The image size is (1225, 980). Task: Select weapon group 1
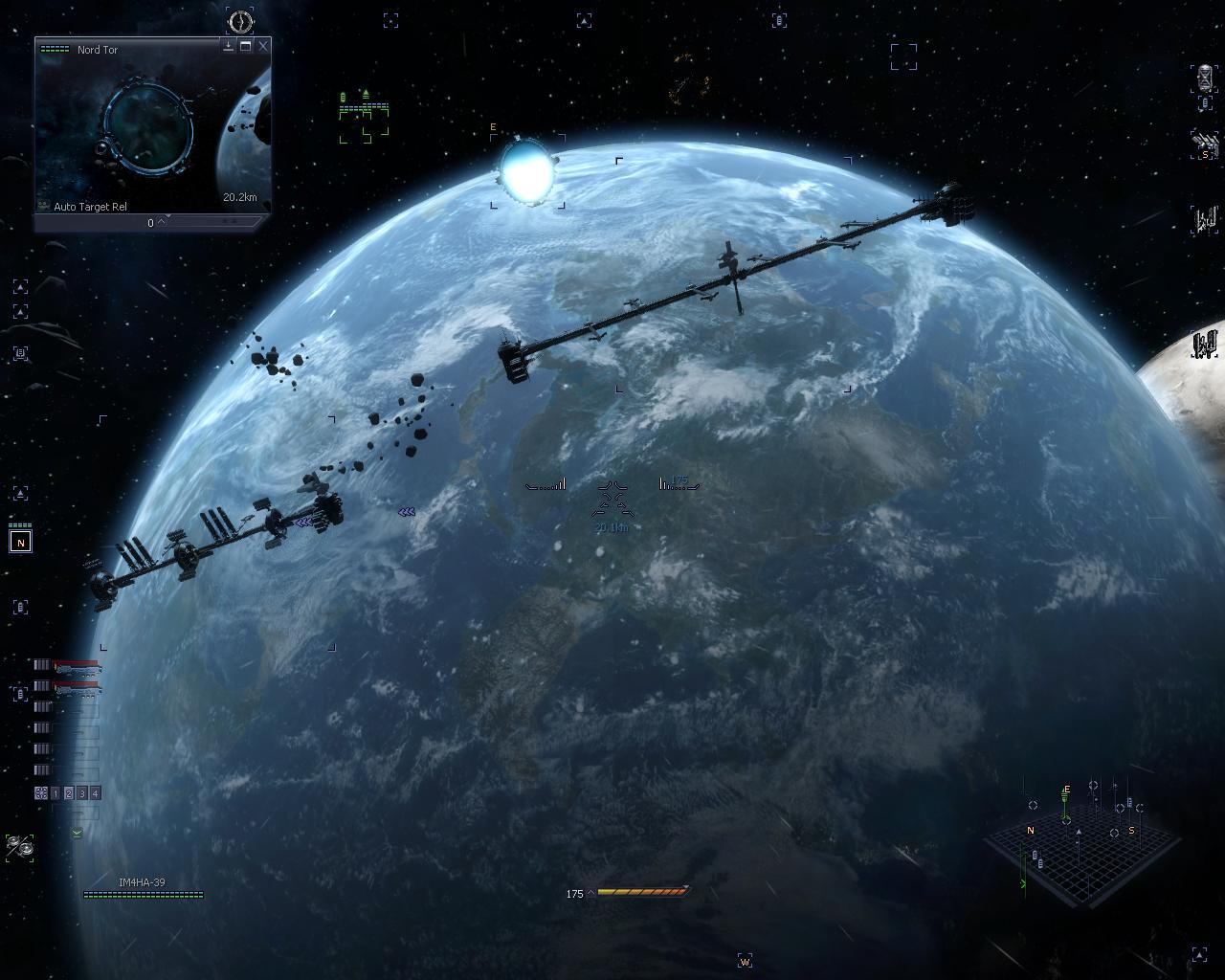pos(56,793)
